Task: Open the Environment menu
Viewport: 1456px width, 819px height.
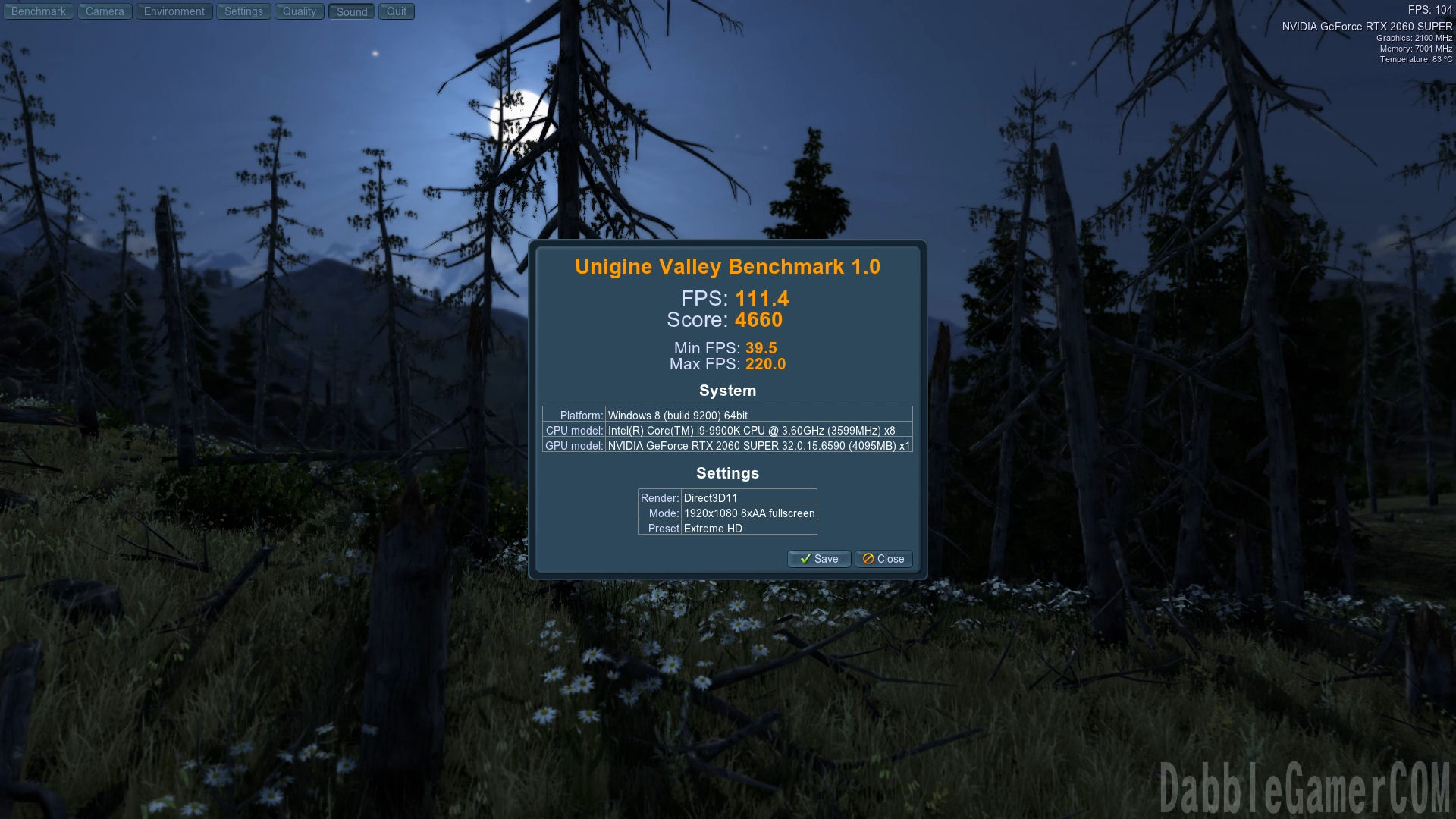Action: point(174,11)
